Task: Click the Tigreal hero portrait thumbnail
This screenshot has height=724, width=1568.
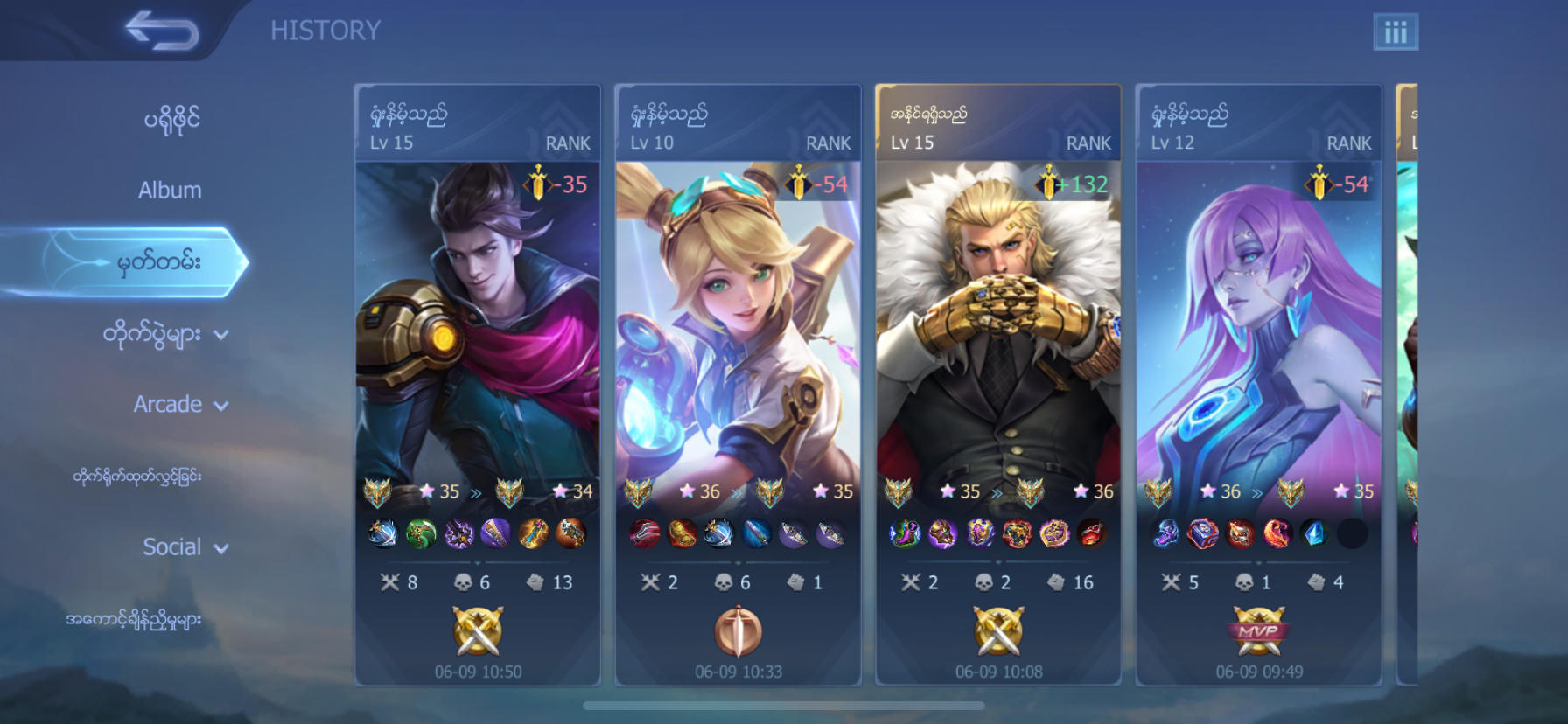Action: click(x=997, y=324)
